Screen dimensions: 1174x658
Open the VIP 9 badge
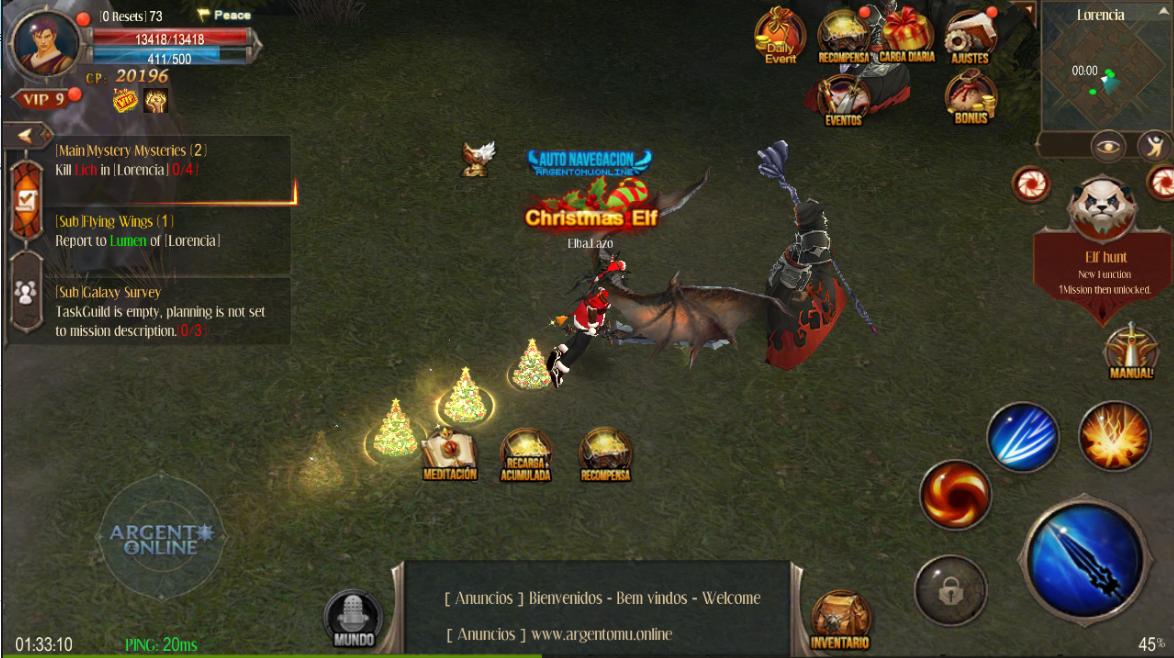40,99
